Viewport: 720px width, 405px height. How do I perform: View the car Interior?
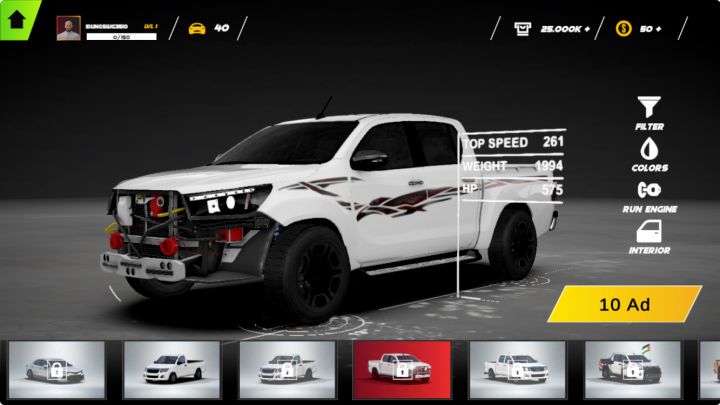click(x=649, y=235)
